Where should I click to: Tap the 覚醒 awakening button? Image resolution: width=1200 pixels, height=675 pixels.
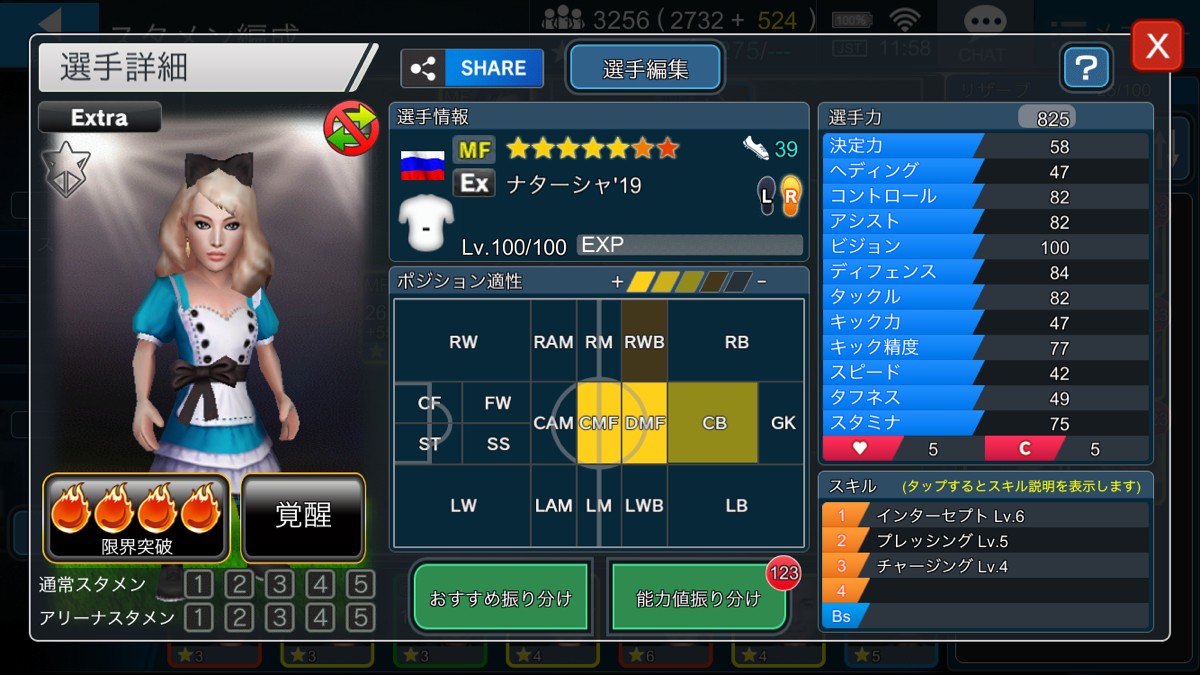(x=303, y=516)
